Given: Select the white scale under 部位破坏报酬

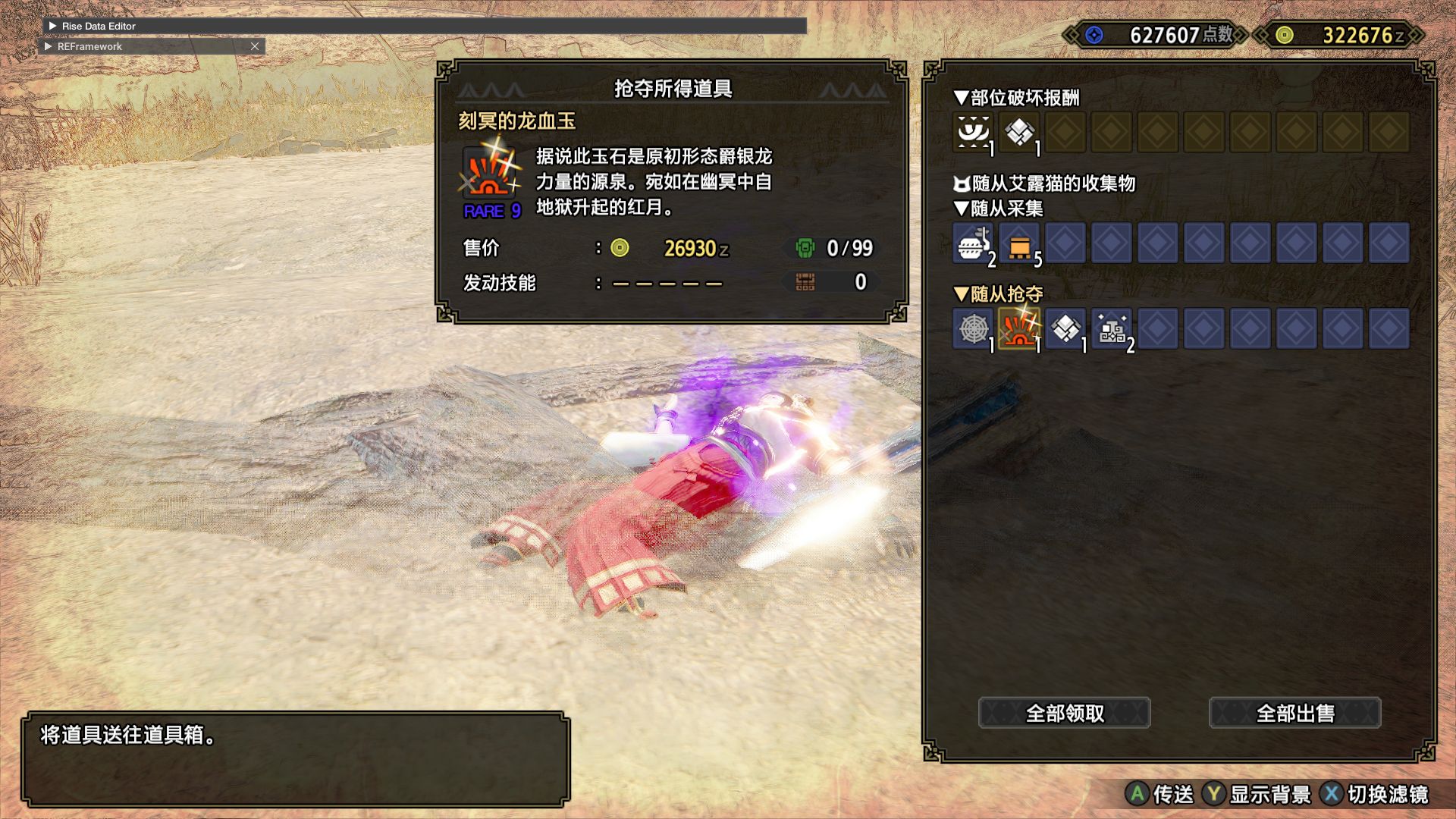Looking at the screenshot, I should point(1019,133).
